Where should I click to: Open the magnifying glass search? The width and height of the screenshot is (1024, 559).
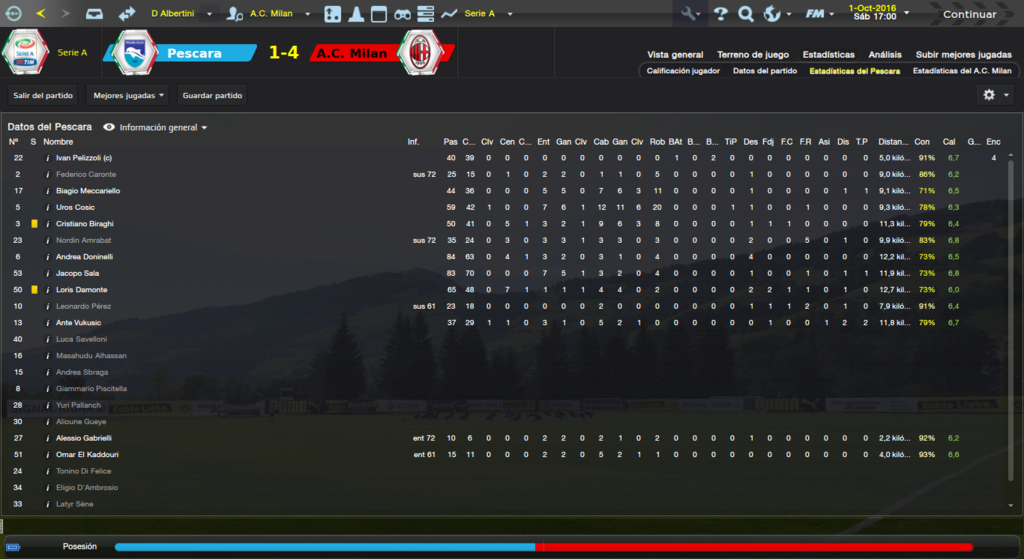pos(745,14)
